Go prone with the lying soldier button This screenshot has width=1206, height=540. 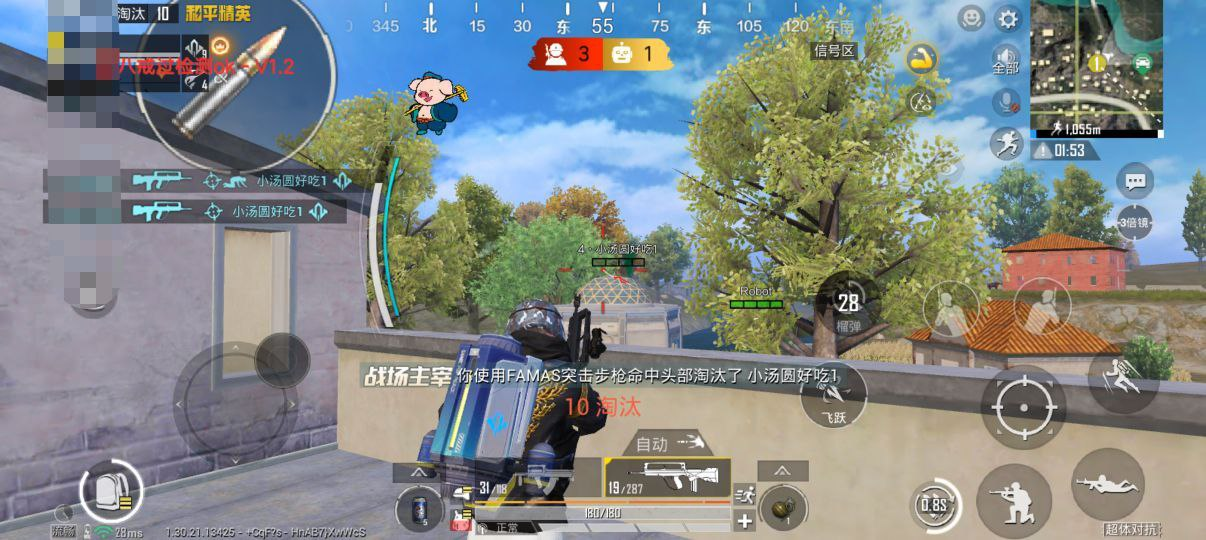[1107, 485]
